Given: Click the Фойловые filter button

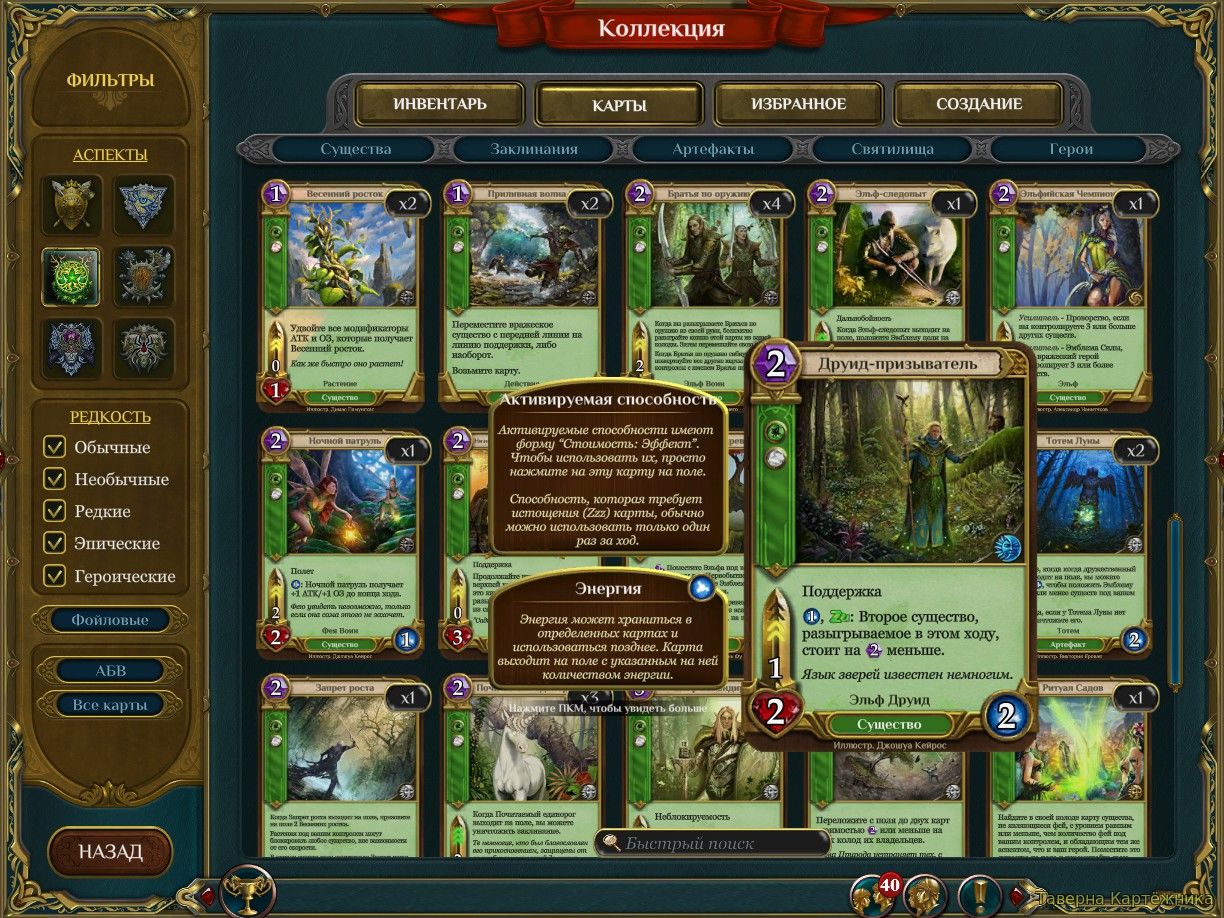Looking at the screenshot, I should [110, 620].
